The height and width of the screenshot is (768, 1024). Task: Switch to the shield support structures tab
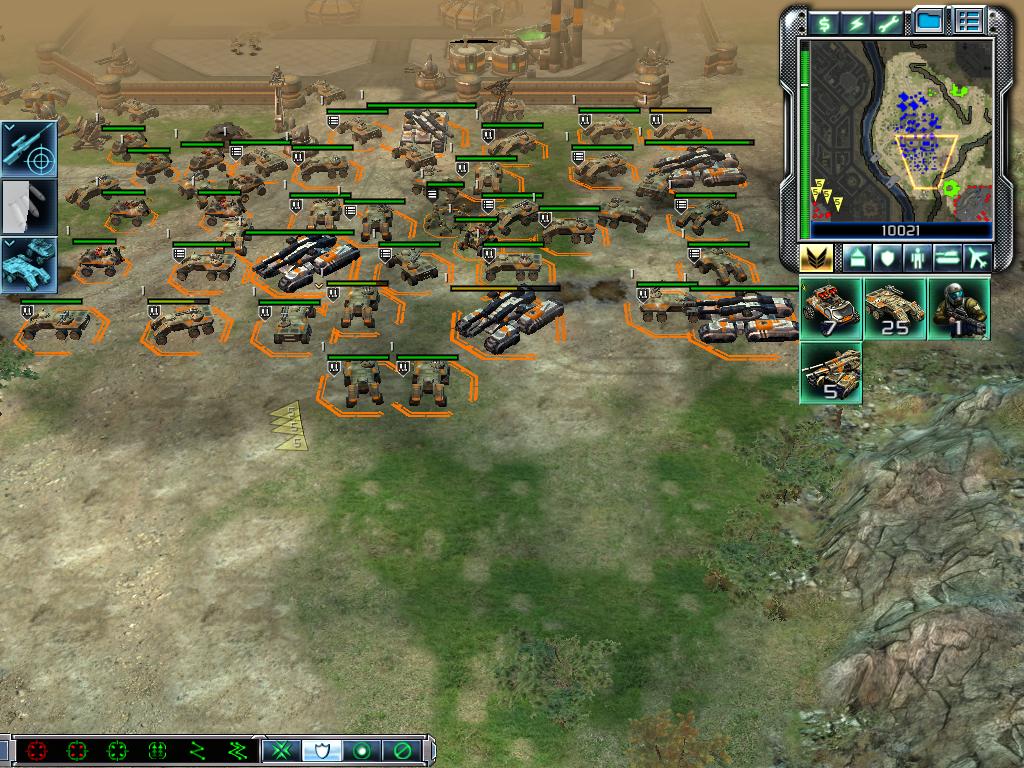(x=887, y=258)
